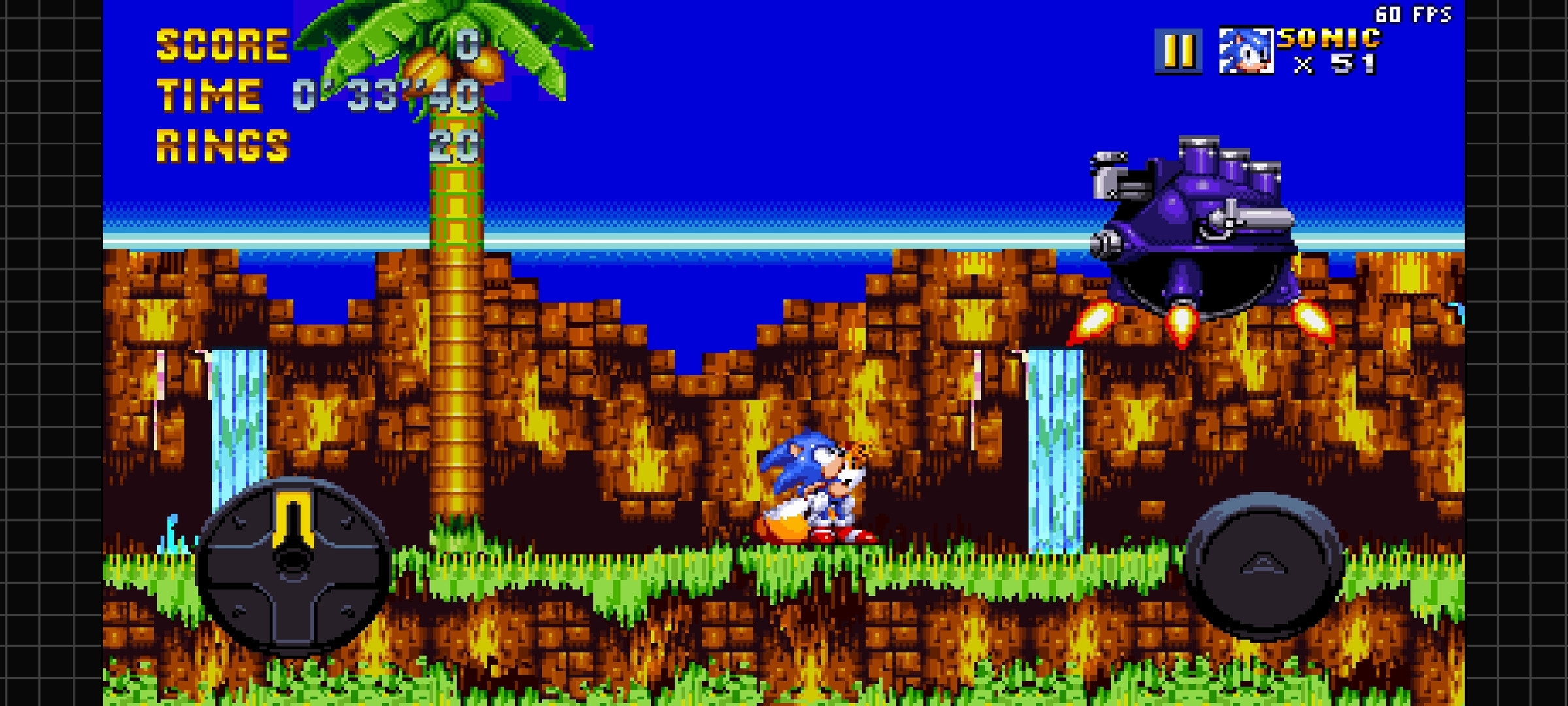Click the SCORE label in the HUD
The width and height of the screenshot is (1568, 706).
(x=222, y=46)
